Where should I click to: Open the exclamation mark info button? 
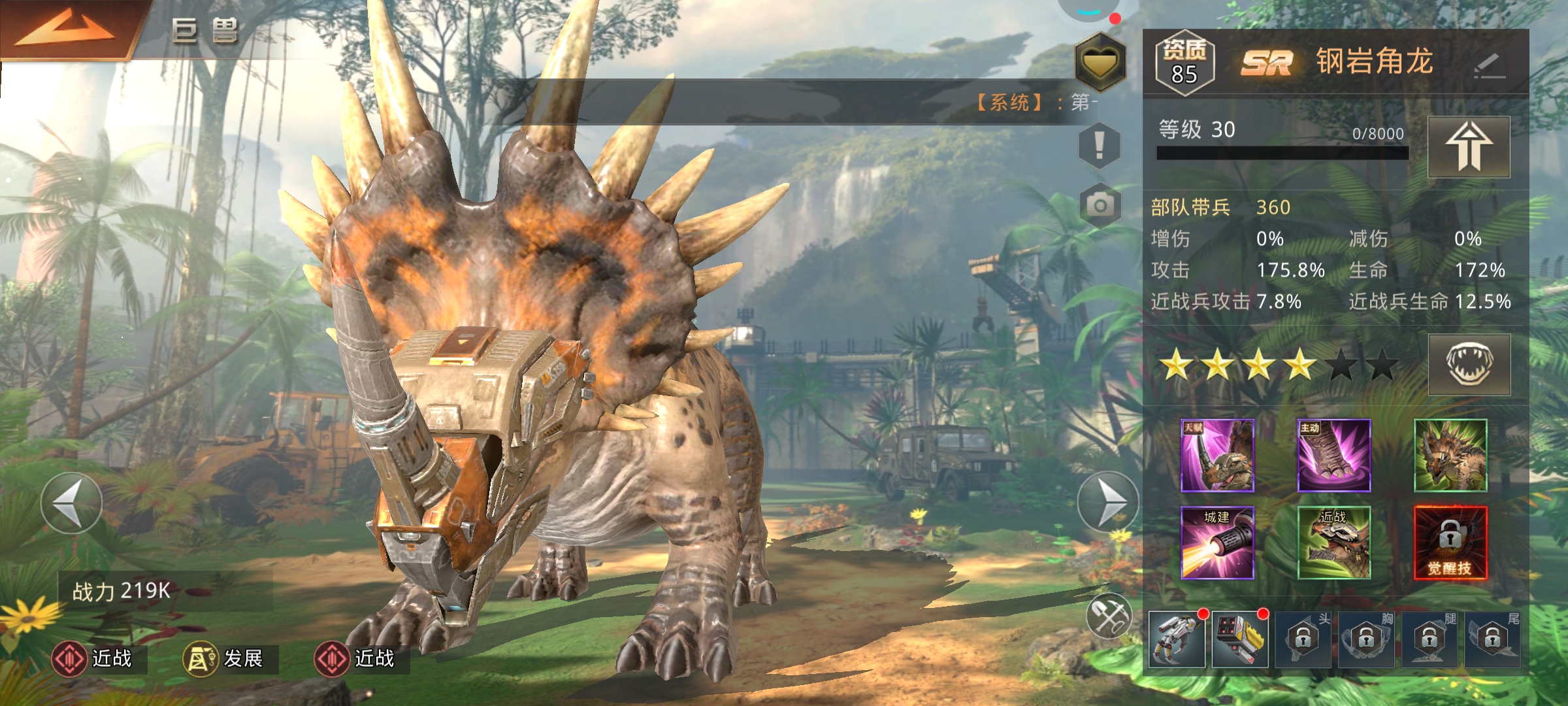point(1099,145)
